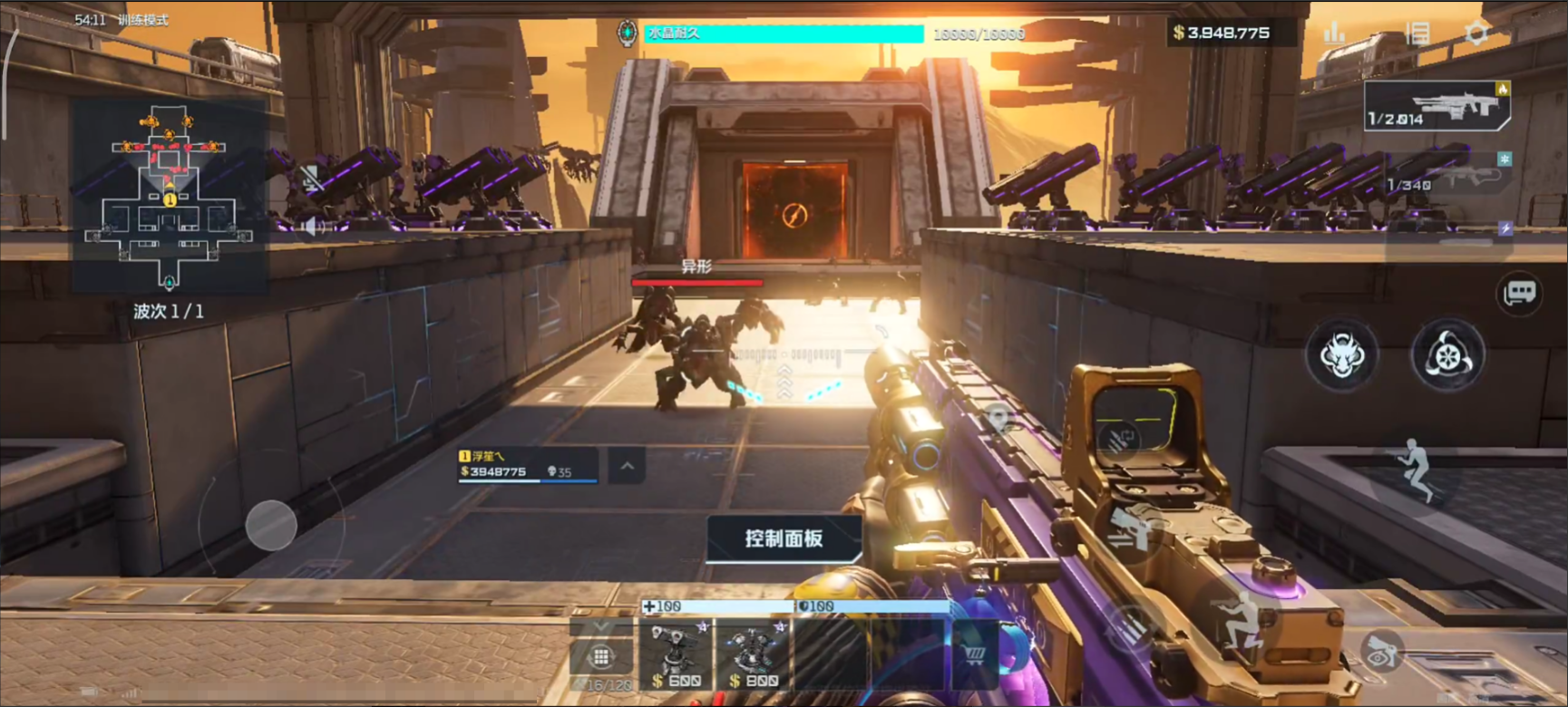Screen dimensions: 1568x707
Task: Toggle the camera eye view button
Action: tap(1380, 649)
